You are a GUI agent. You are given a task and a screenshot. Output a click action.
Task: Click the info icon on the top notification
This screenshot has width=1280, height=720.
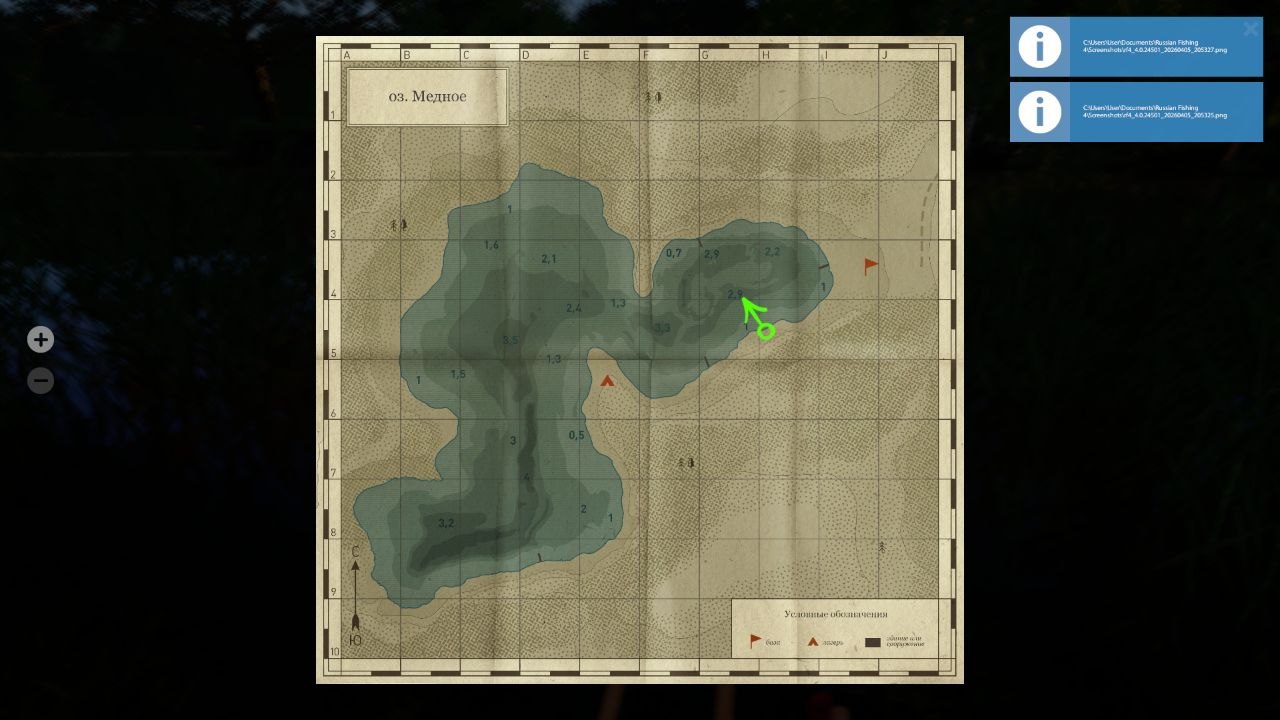(x=1039, y=45)
